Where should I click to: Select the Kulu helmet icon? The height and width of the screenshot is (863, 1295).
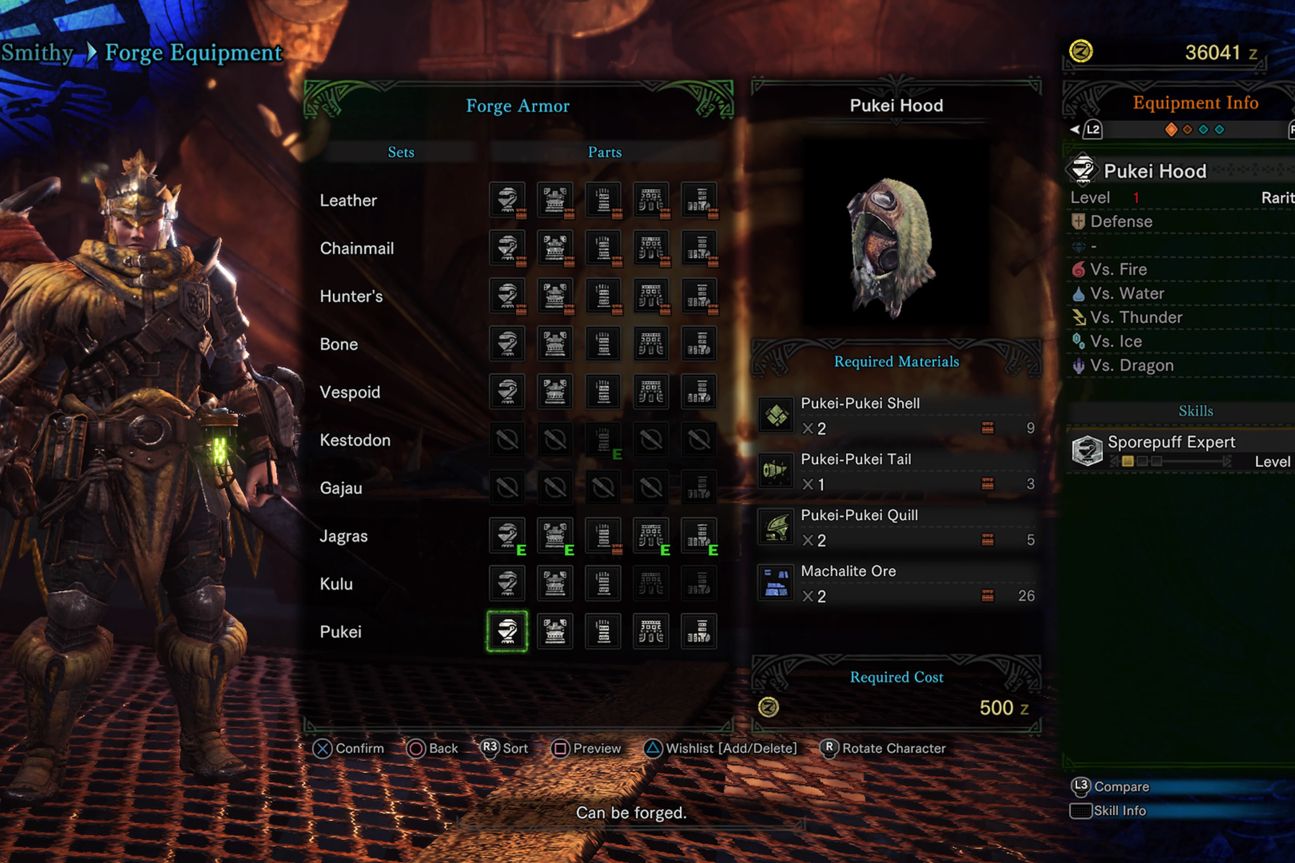point(507,583)
